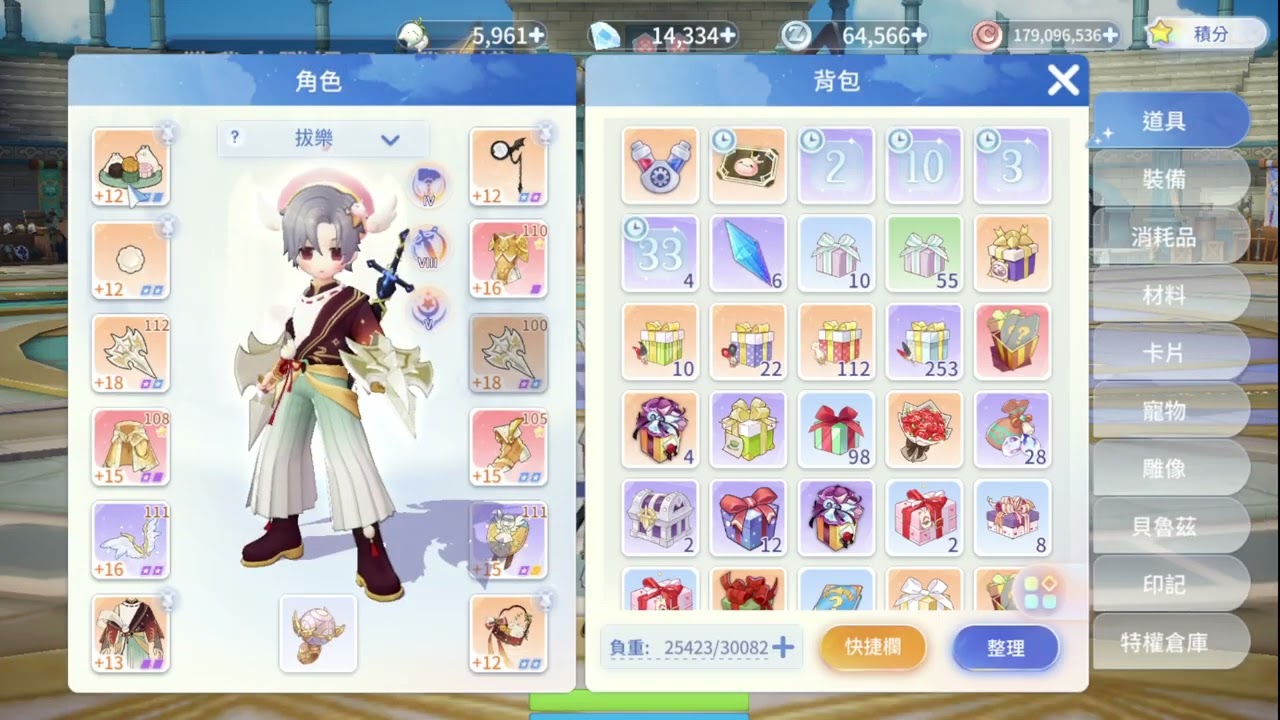Click the IV skill badge beside the character
Image resolution: width=1280 pixels, height=720 pixels.
click(x=428, y=183)
